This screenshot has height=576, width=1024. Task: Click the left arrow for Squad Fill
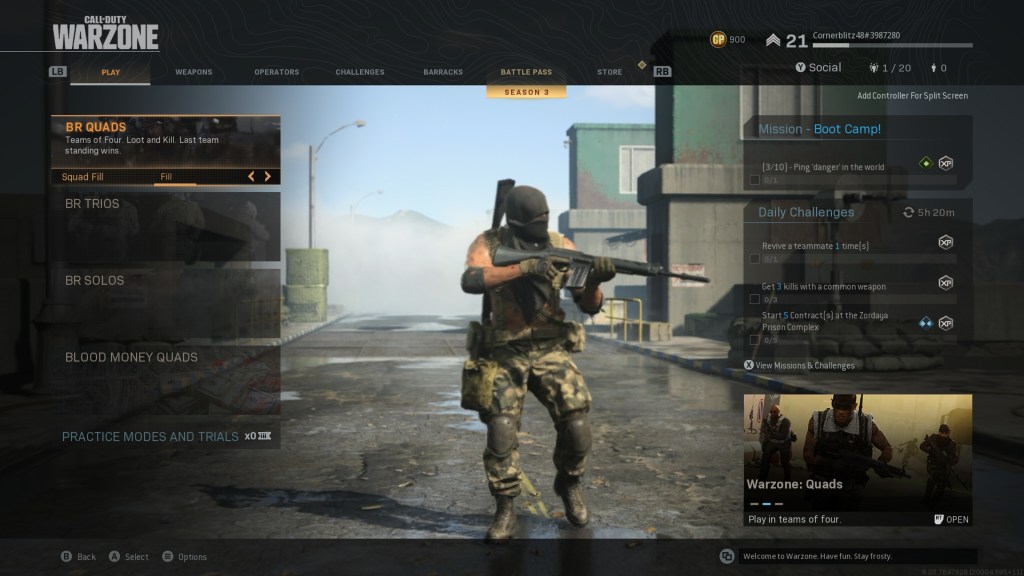pyautogui.click(x=251, y=177)
